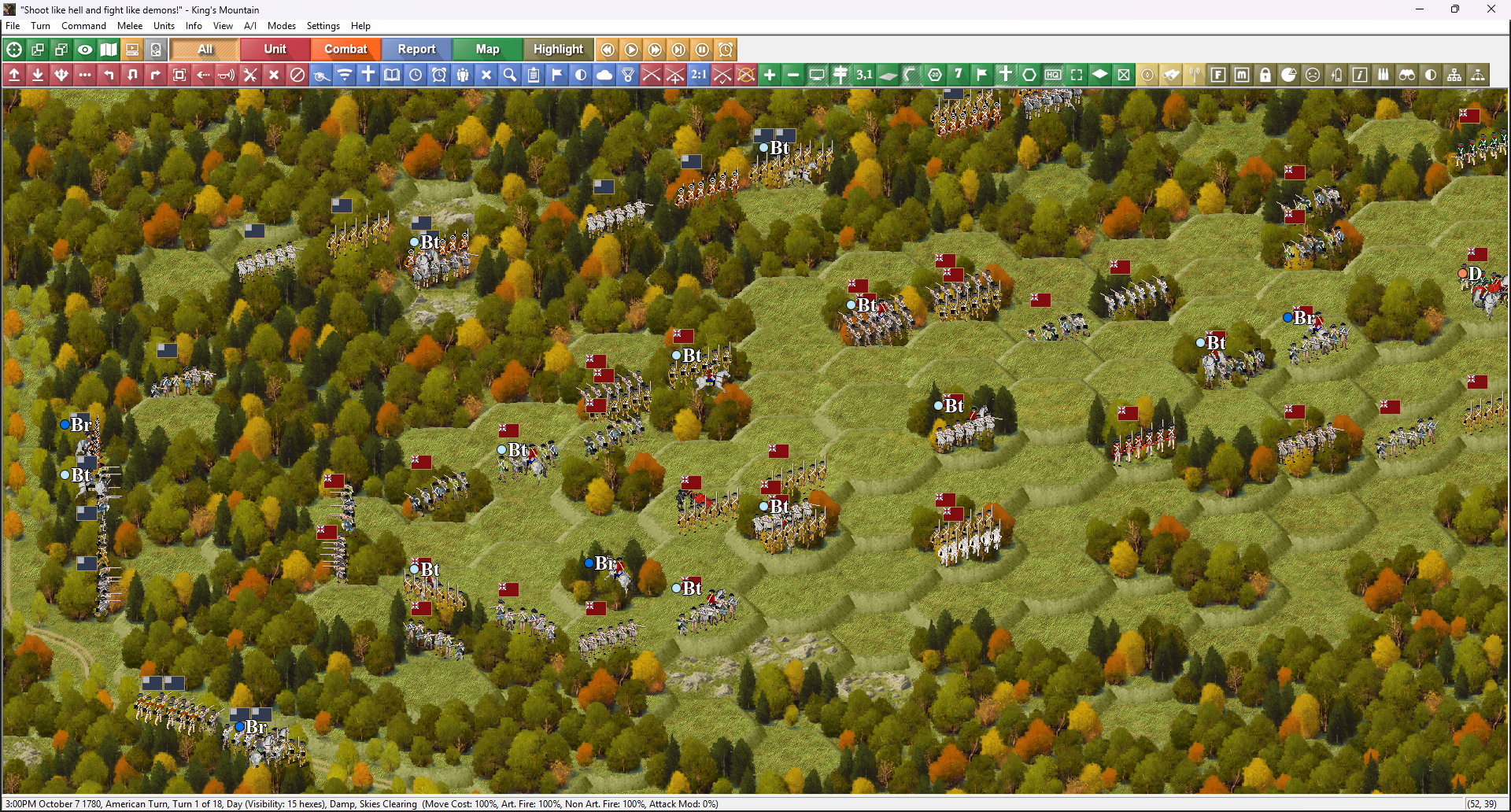
Task: Switch to the Combat toolbar tab
Action: click(345, 50)
